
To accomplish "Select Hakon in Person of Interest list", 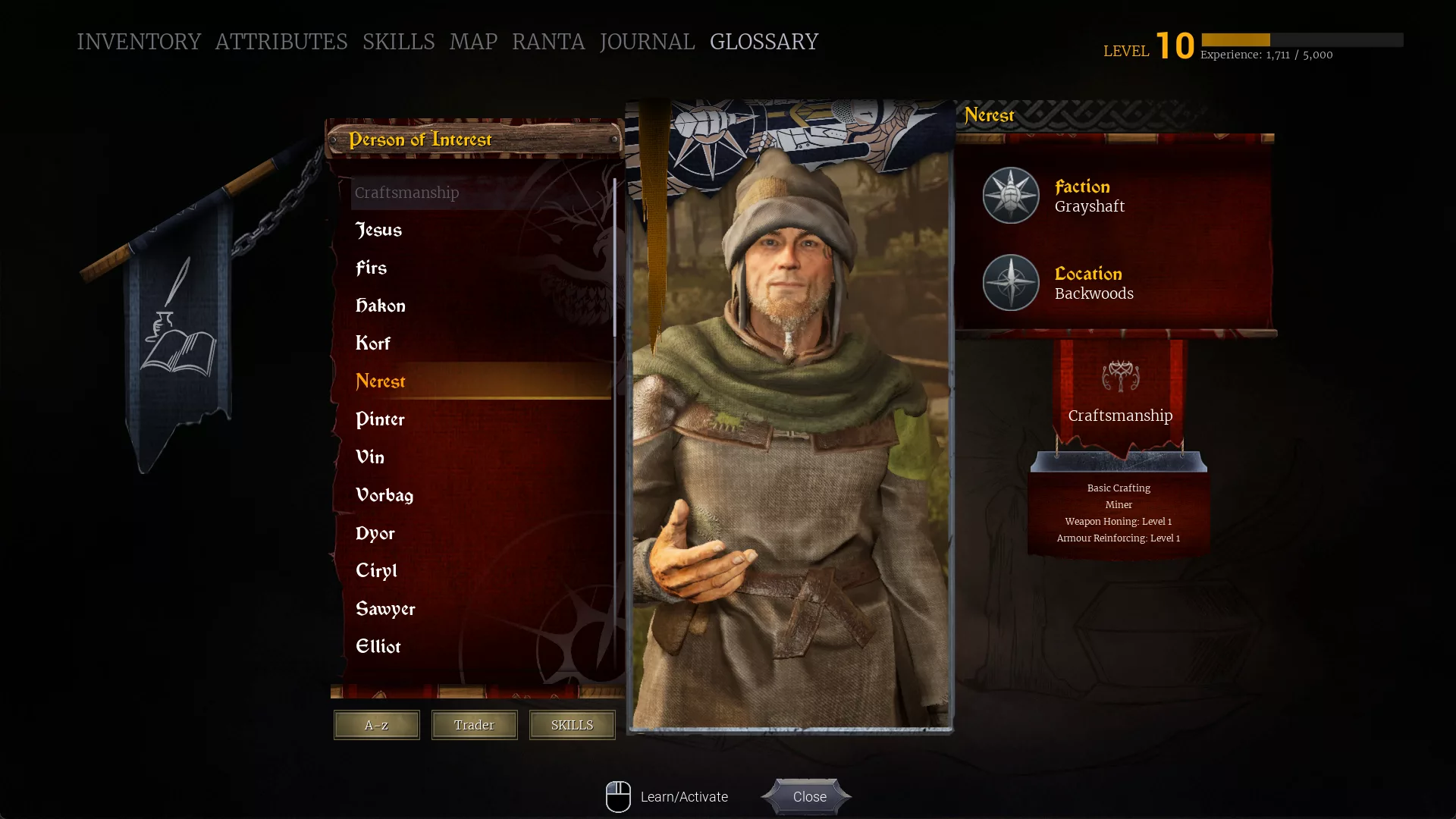I will pyautogui.click(x=381, y=306).
